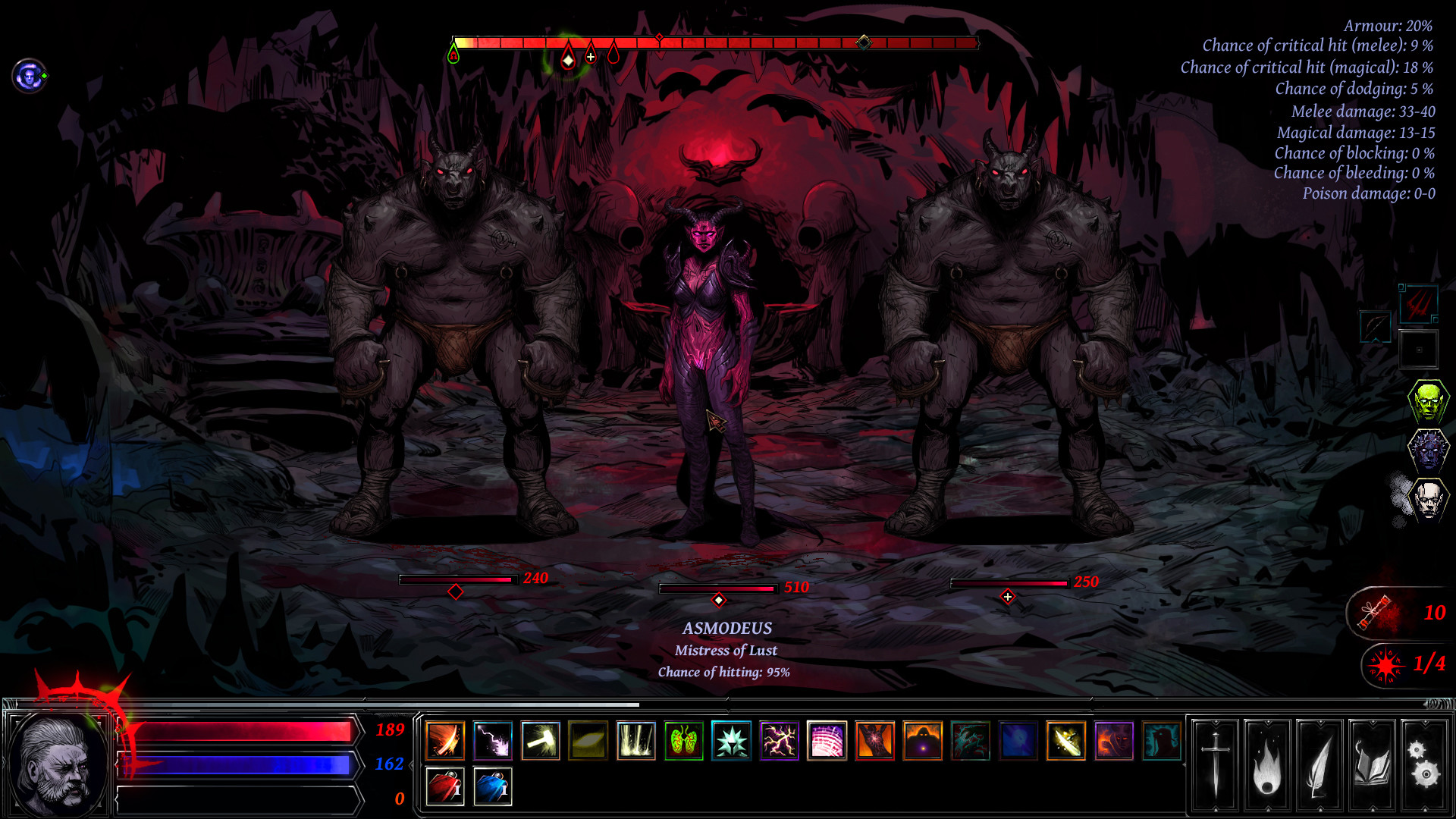1456x819 pixels.
Task: Click the skull icon in top-left corner
Action: click(28, 75)
